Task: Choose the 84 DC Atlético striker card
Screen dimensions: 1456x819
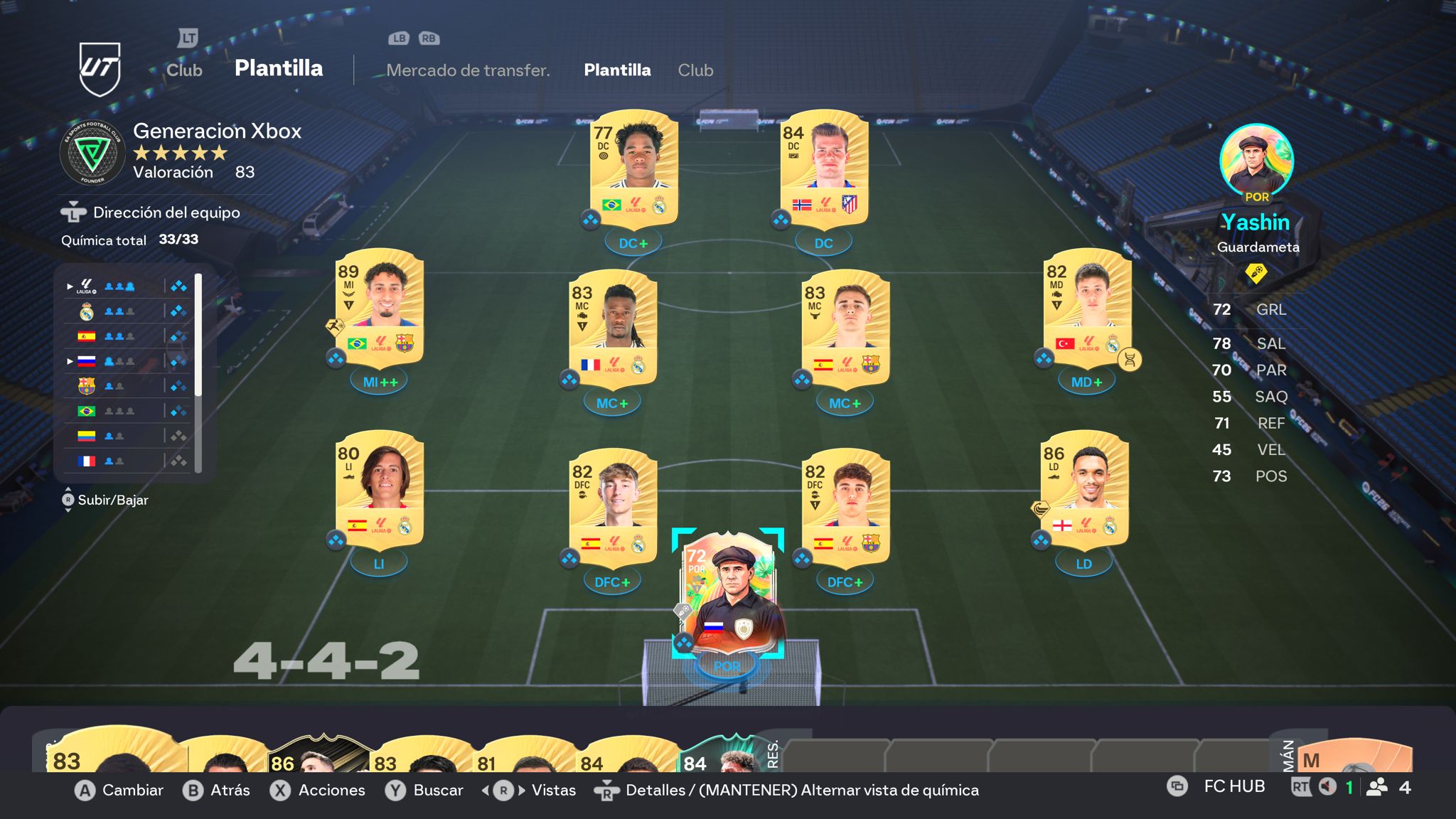Action: coord(824,168)
